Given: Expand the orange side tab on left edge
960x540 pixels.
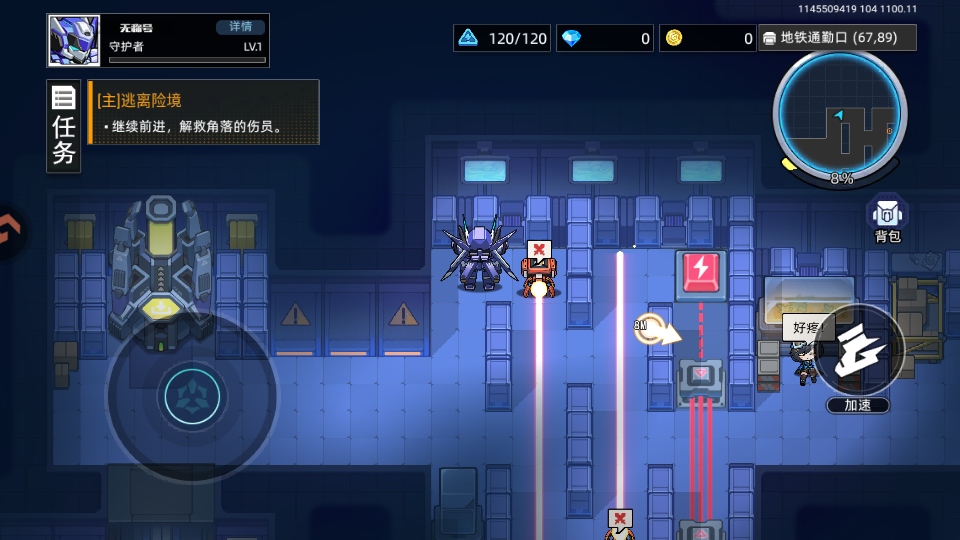Looking at the screenshot, I should click(8, 229).
